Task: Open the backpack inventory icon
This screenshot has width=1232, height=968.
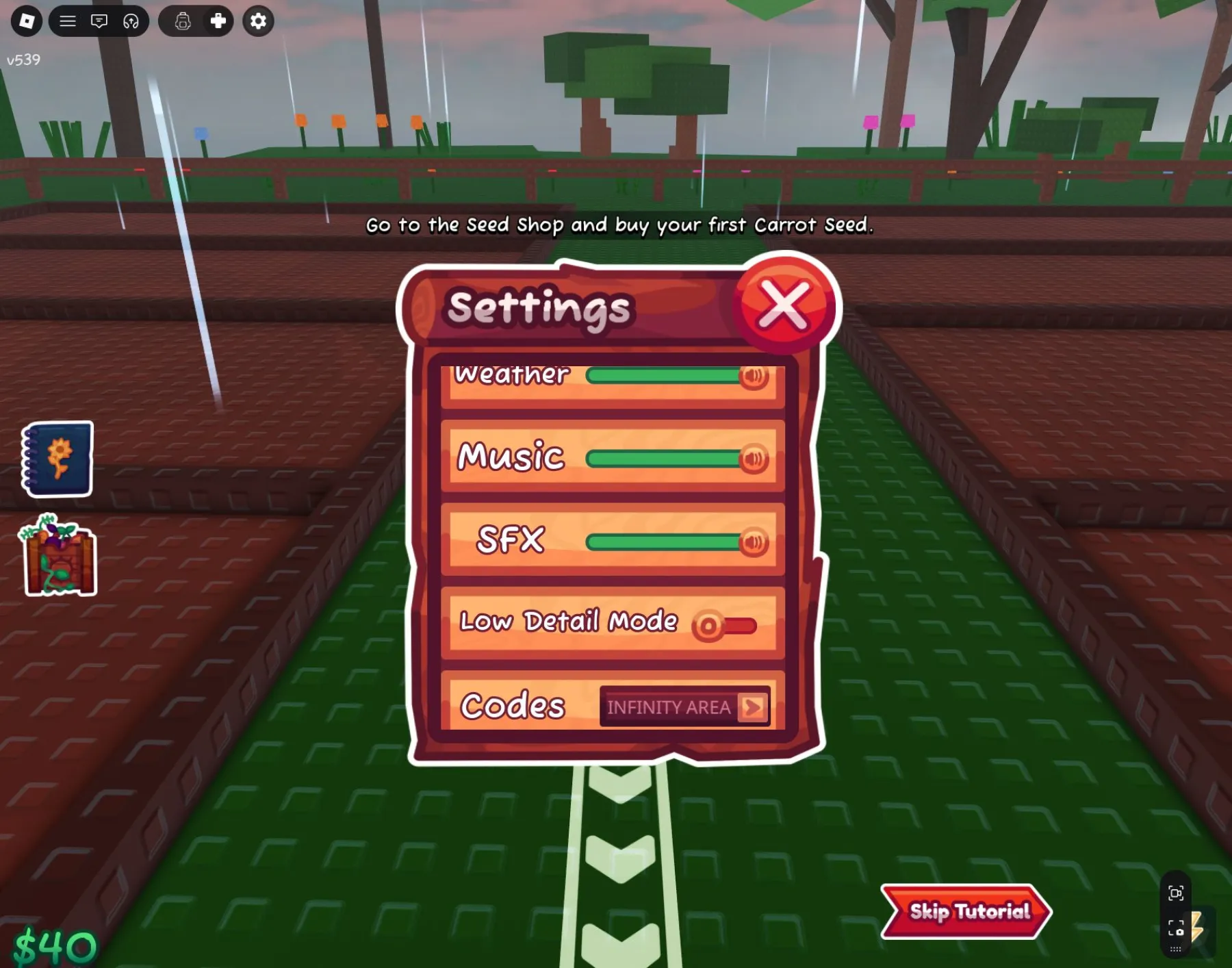Action: (183, 21)
